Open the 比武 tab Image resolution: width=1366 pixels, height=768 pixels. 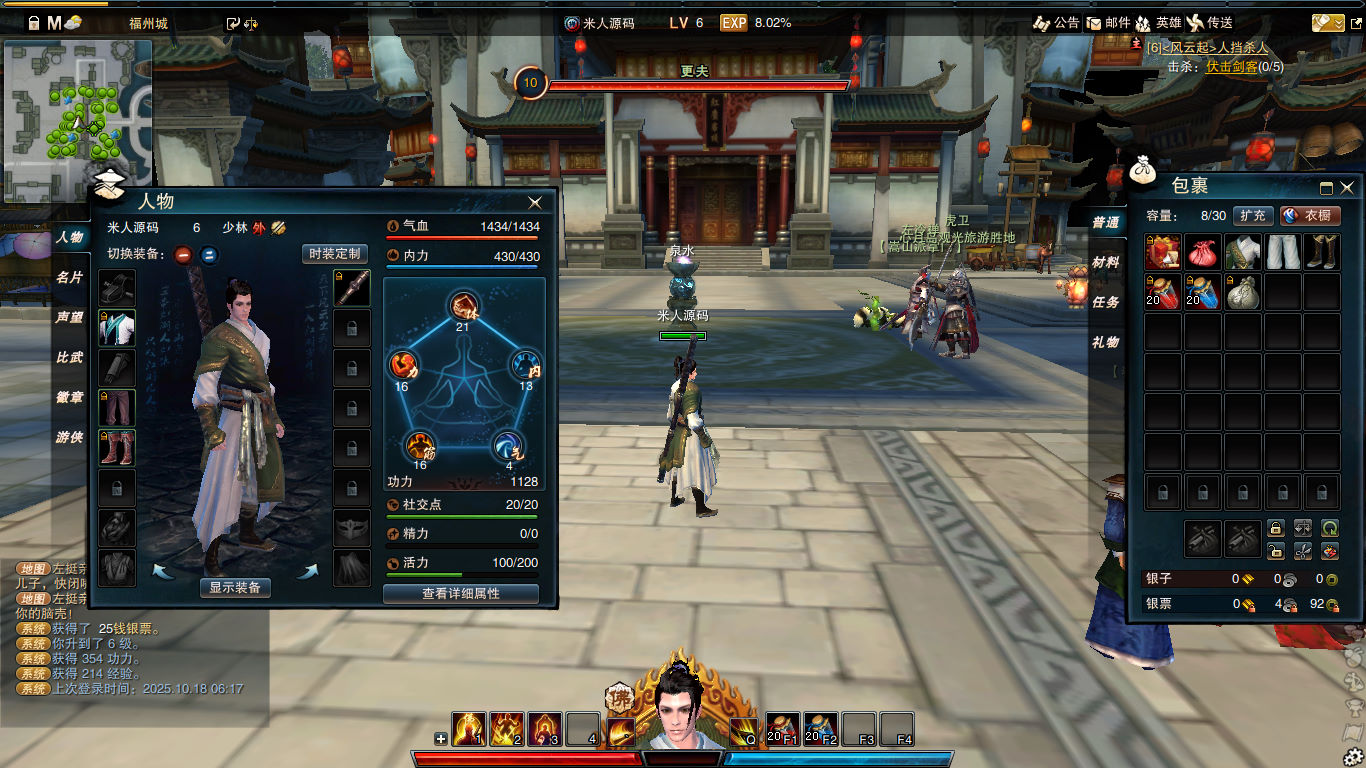point(69,357)
